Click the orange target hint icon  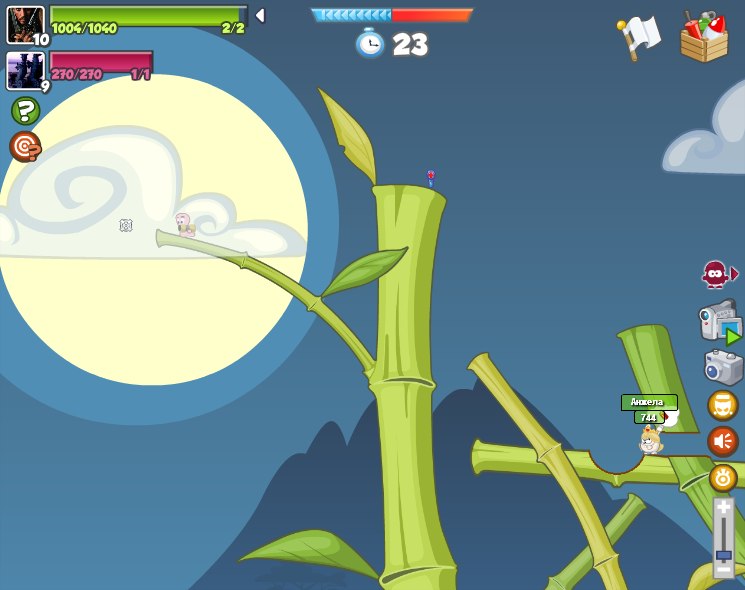pos(25,146)
